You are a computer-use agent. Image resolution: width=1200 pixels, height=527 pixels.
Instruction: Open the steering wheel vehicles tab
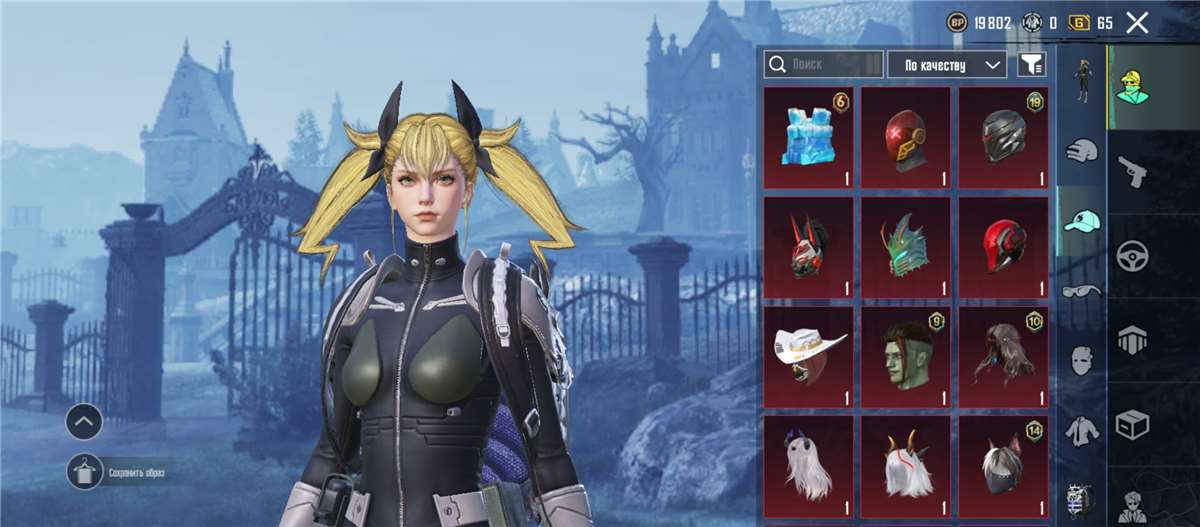[1131, 255]
